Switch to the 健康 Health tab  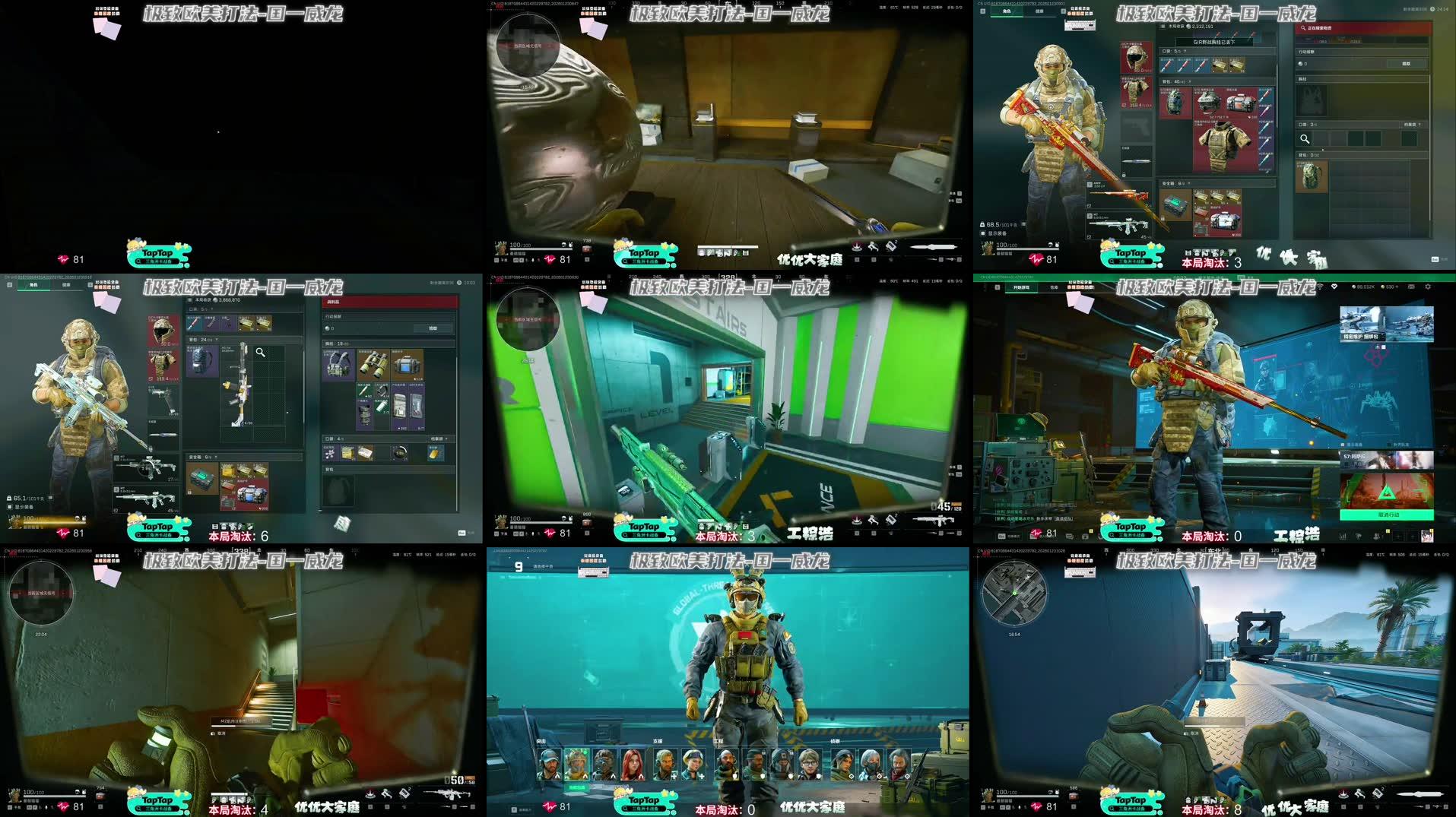tap(66, 285)
